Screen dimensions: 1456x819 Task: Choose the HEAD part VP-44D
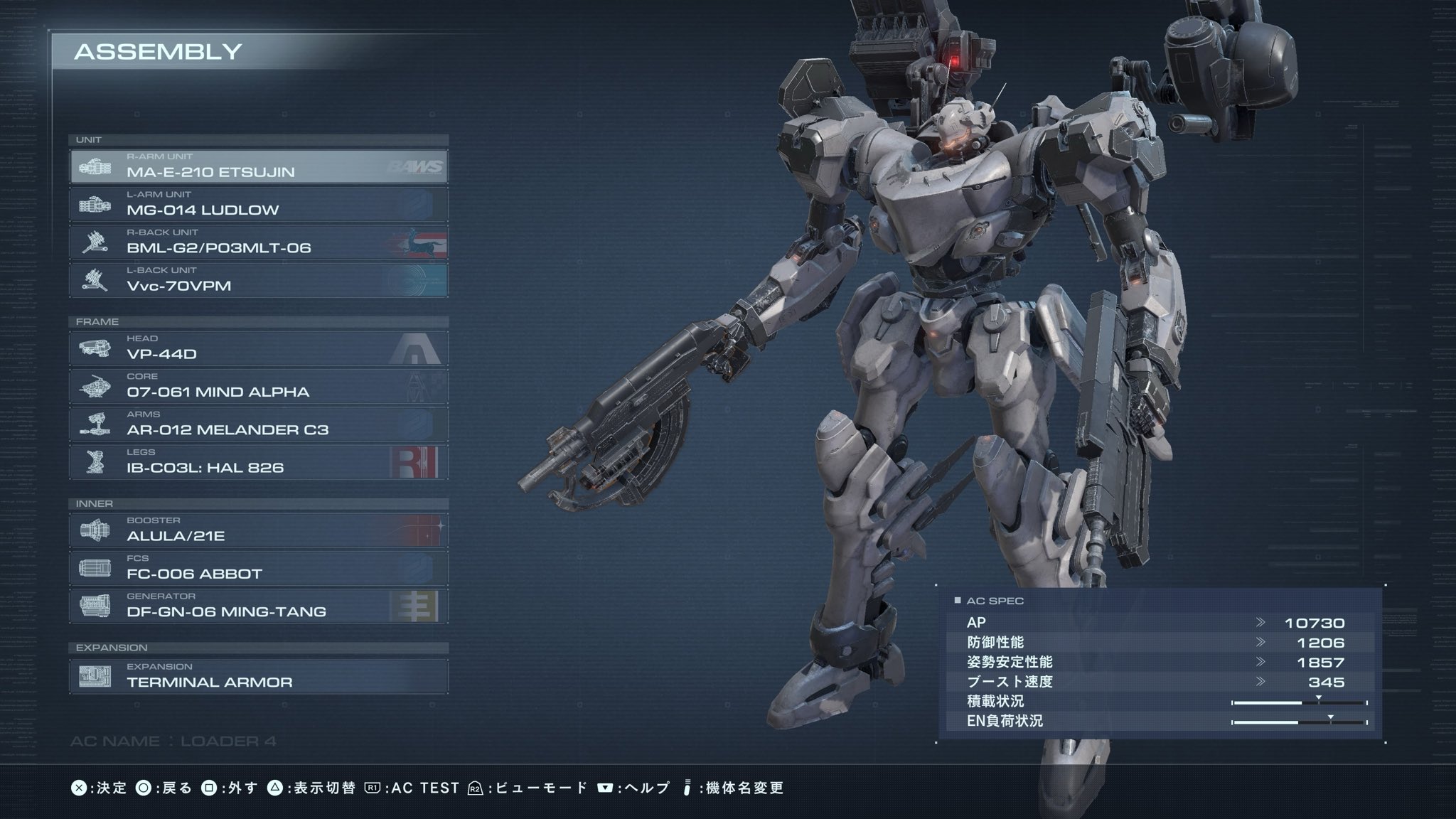(259, 348)
